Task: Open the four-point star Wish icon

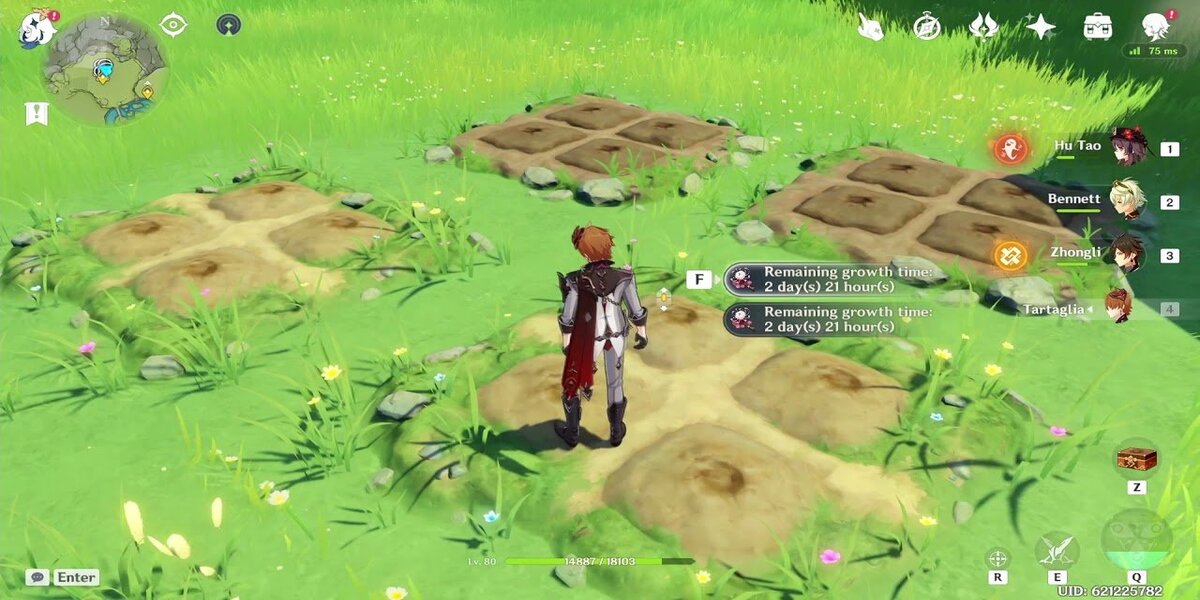Action: tap(1041, 27)
